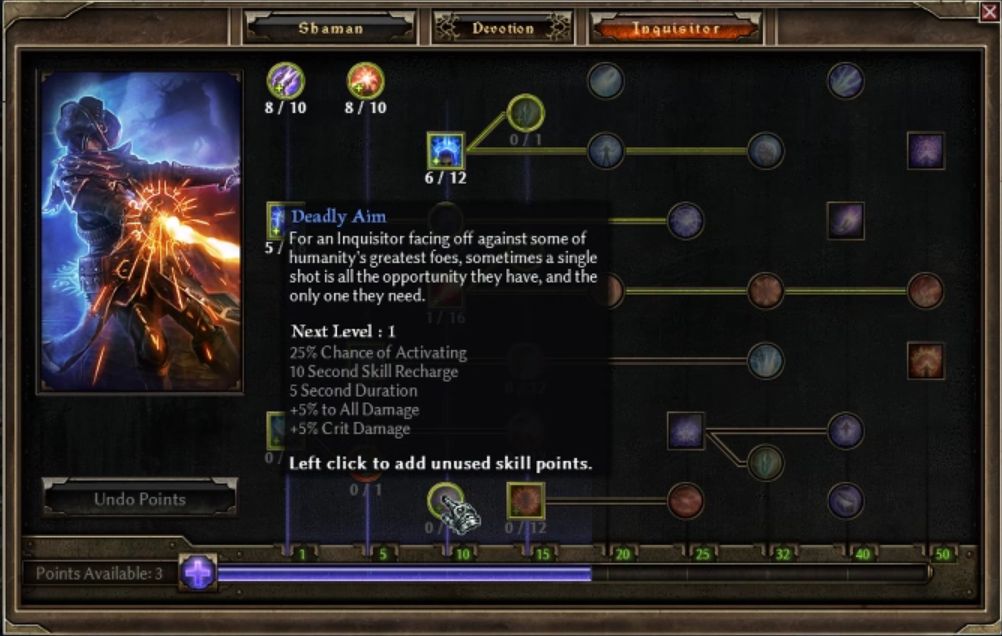Open the Devotion tab
The width and height of the screenshot is (1002, 636).
pyautogui.click(x=502, y=28)
